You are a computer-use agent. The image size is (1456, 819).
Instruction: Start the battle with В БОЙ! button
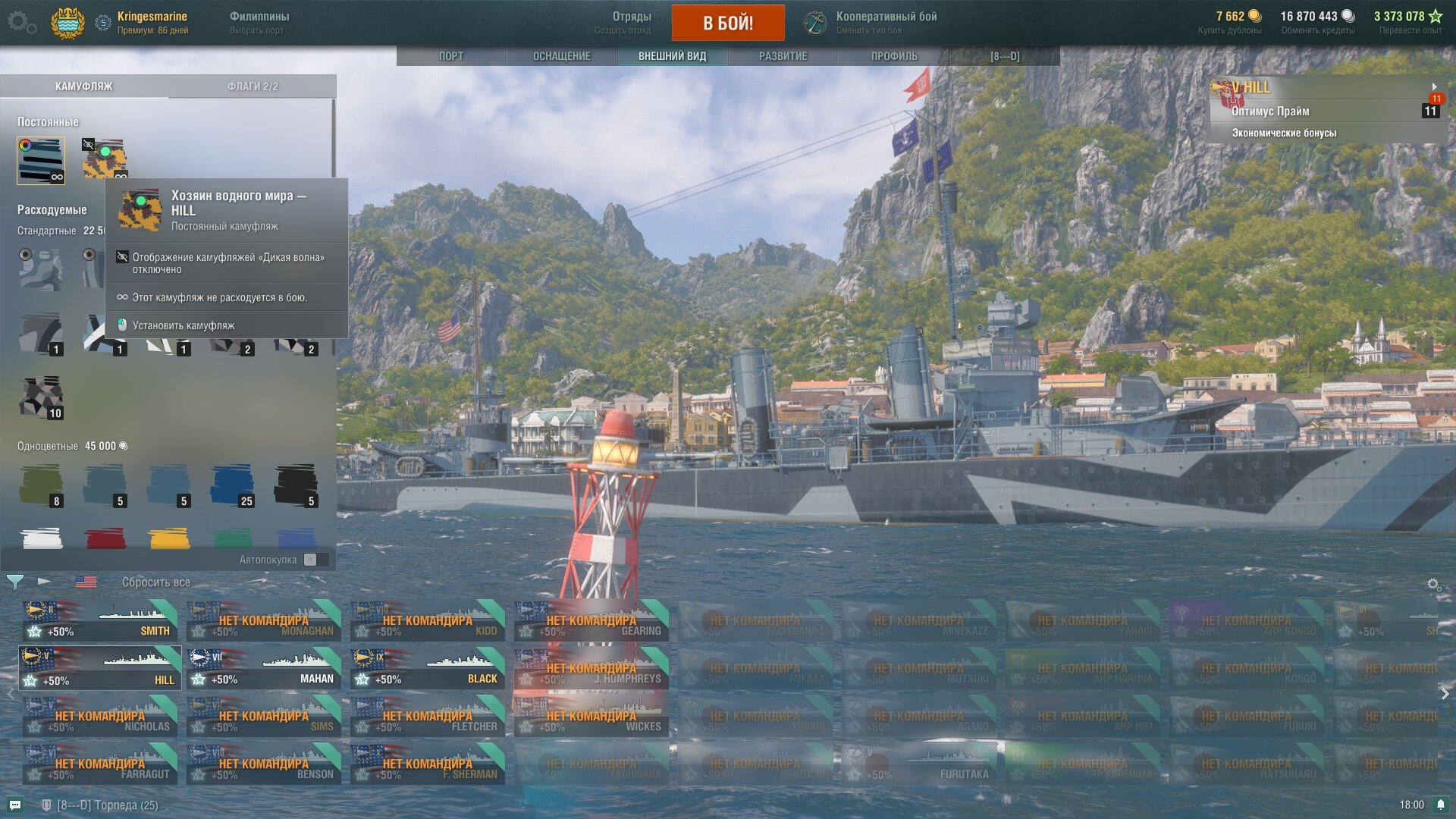tap(727, 23)
